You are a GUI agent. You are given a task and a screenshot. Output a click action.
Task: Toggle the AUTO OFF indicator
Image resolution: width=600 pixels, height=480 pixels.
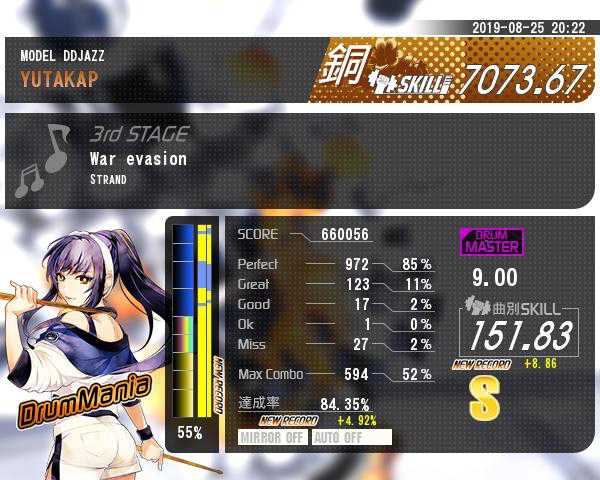[x=351, y=437]
